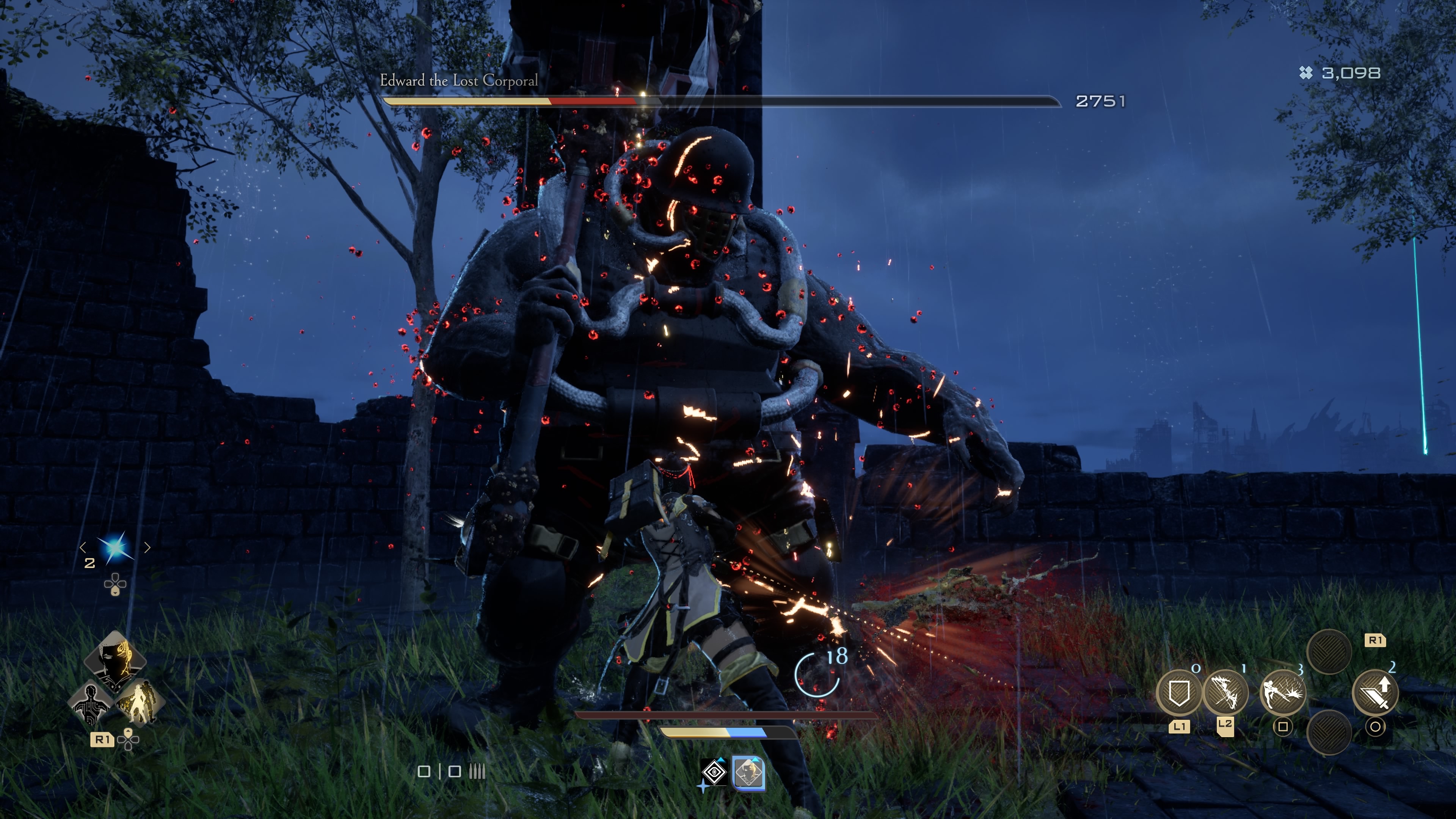The width and height of the screenshot is (1456, 819).
Task: Use the lightning bow skill
Action: coord(1225,692)
